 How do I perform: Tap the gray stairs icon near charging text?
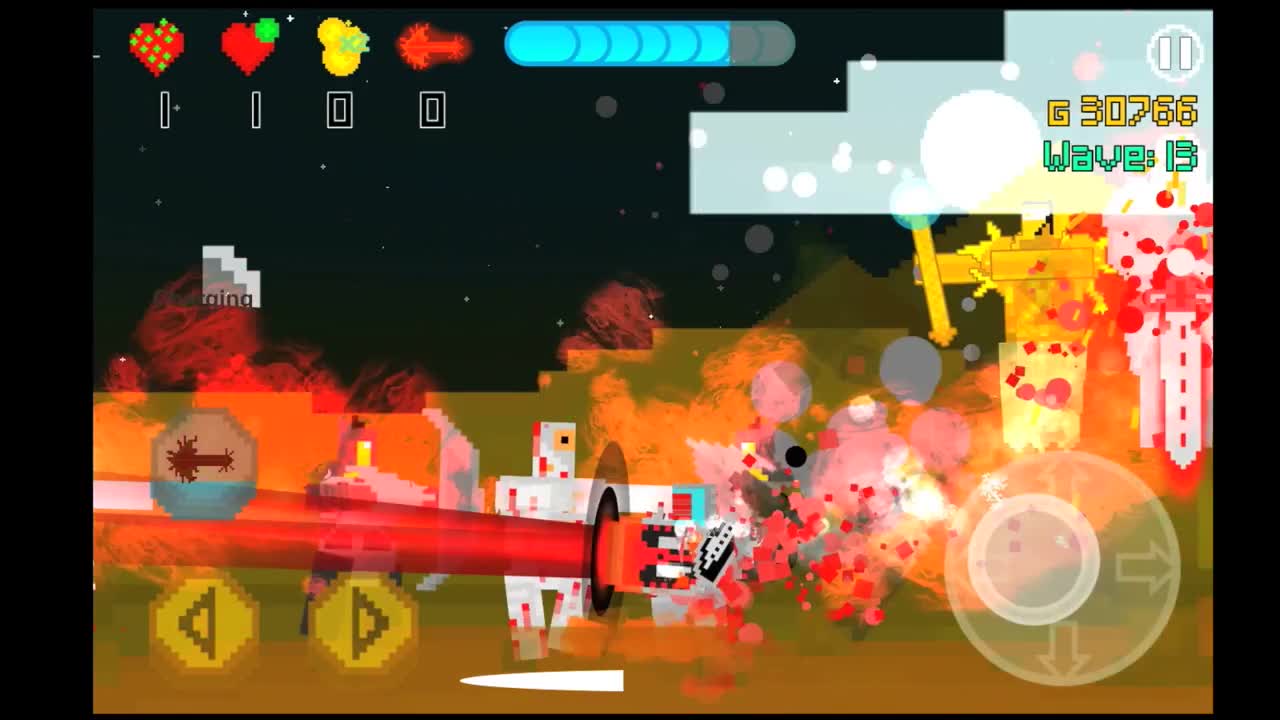coord(228,270)
